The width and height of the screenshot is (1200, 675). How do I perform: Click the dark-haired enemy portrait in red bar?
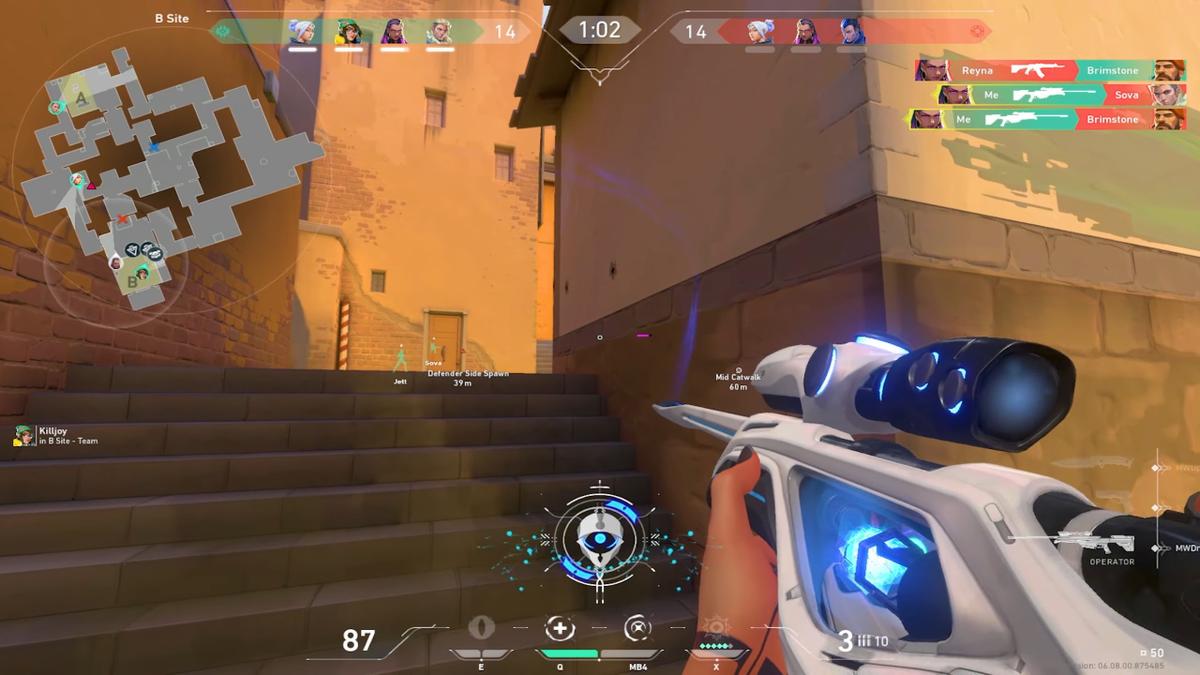(851, 32)
